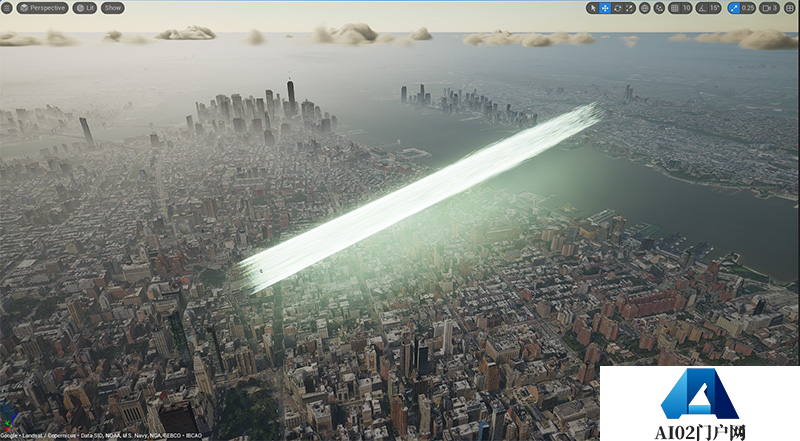This screenshot has width=800, height=441.
Task: Open the Lit view mode dropdown
Action: pyautogui.click(x=85, y=8)
